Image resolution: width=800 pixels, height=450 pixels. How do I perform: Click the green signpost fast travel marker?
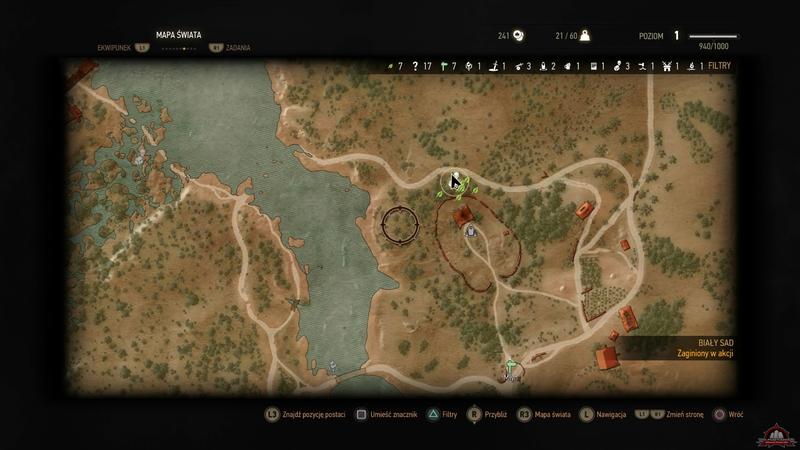coord(511,365)
